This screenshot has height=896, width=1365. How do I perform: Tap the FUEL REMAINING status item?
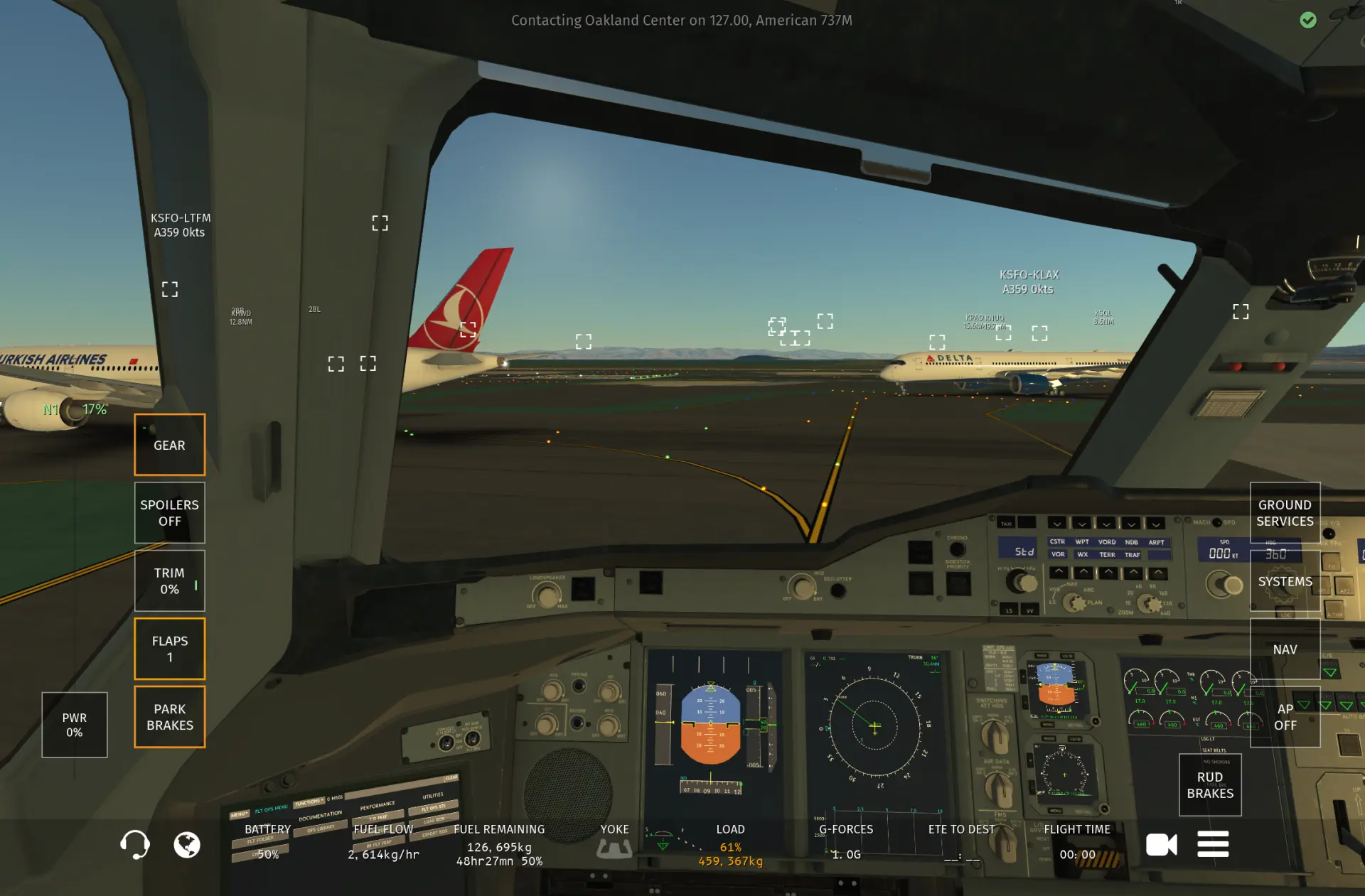pyautogui.click(x=499, y=845)
